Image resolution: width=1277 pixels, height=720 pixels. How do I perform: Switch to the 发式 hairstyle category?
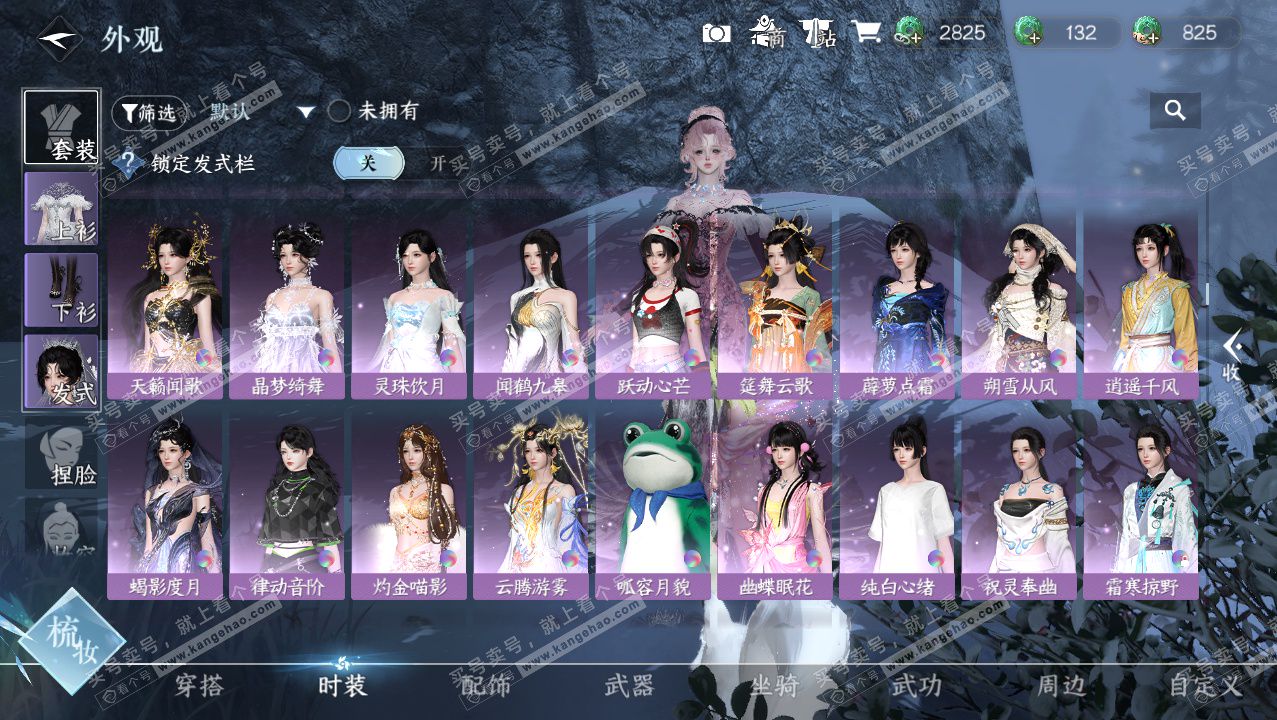61,372
